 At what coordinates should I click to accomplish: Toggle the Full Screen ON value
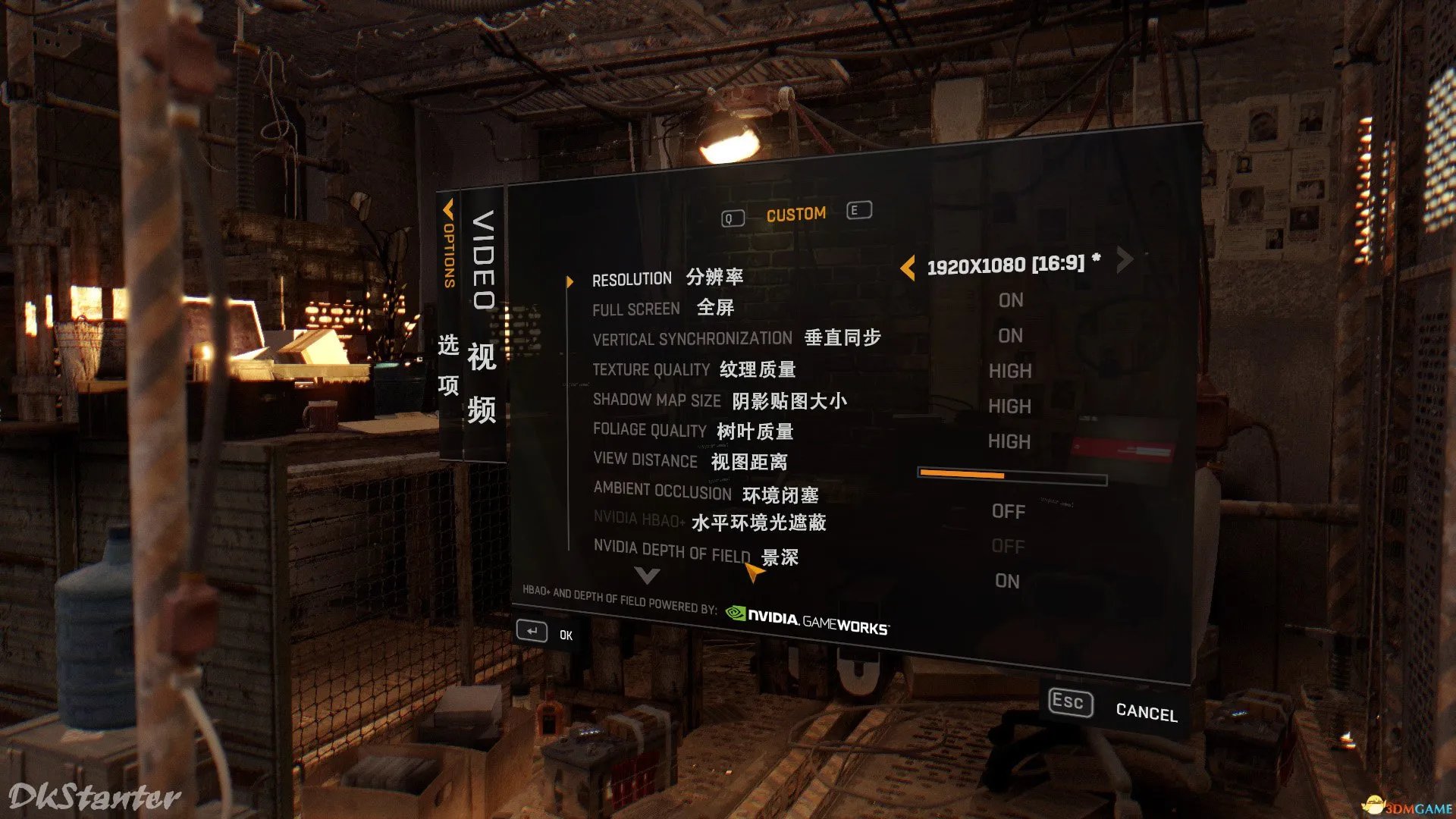tap(1011, 300)
